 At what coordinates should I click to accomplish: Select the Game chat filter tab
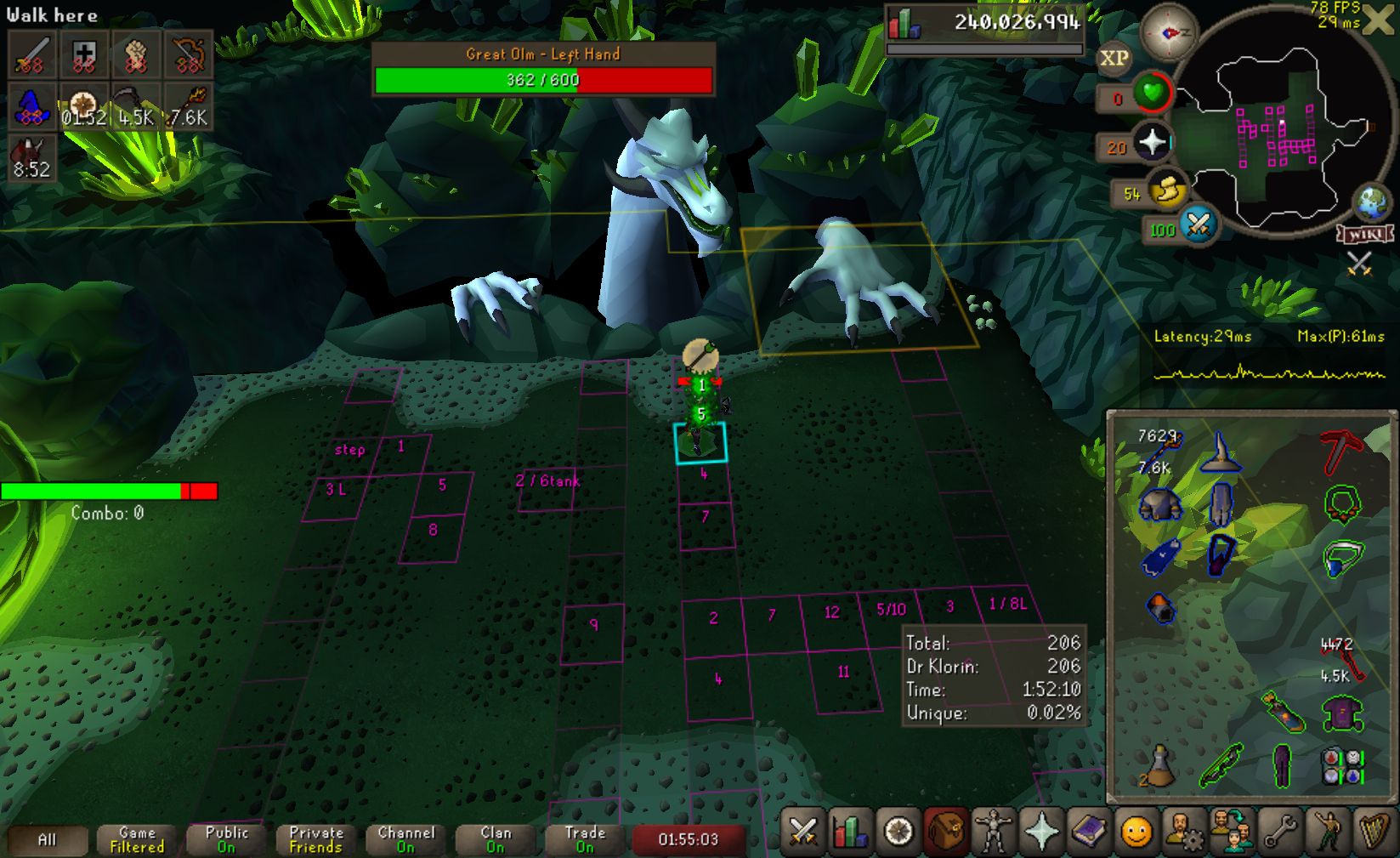click(x=137, y=840)
